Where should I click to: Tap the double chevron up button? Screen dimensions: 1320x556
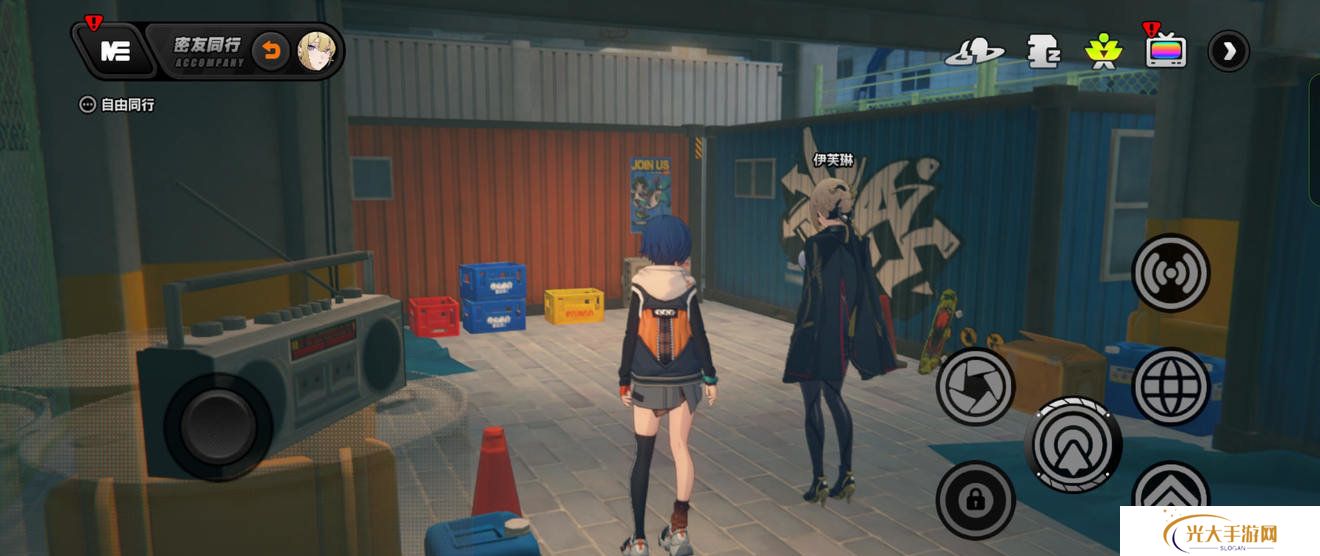coord(1171,498)
